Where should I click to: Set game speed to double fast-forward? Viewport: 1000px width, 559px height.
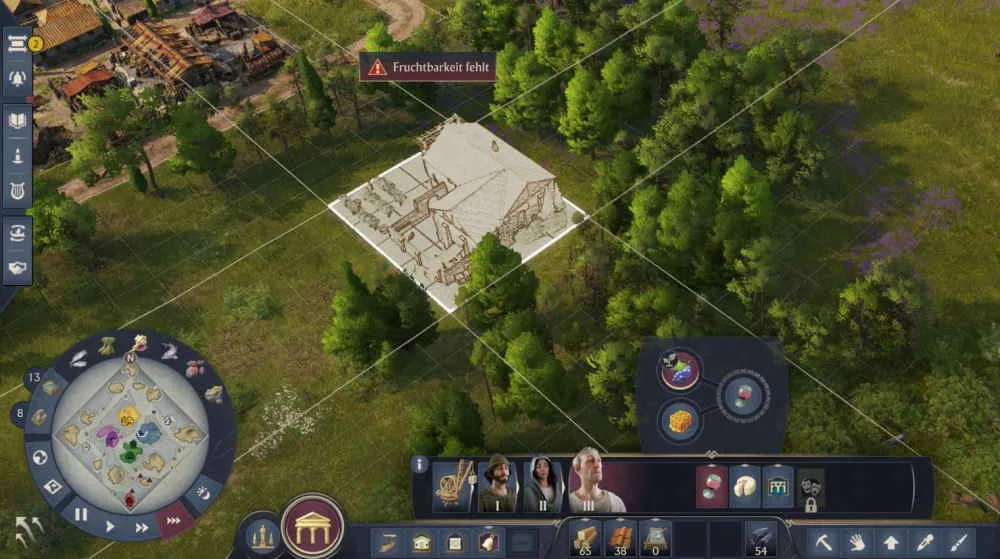pyautogui.click(x=142, y=527)
